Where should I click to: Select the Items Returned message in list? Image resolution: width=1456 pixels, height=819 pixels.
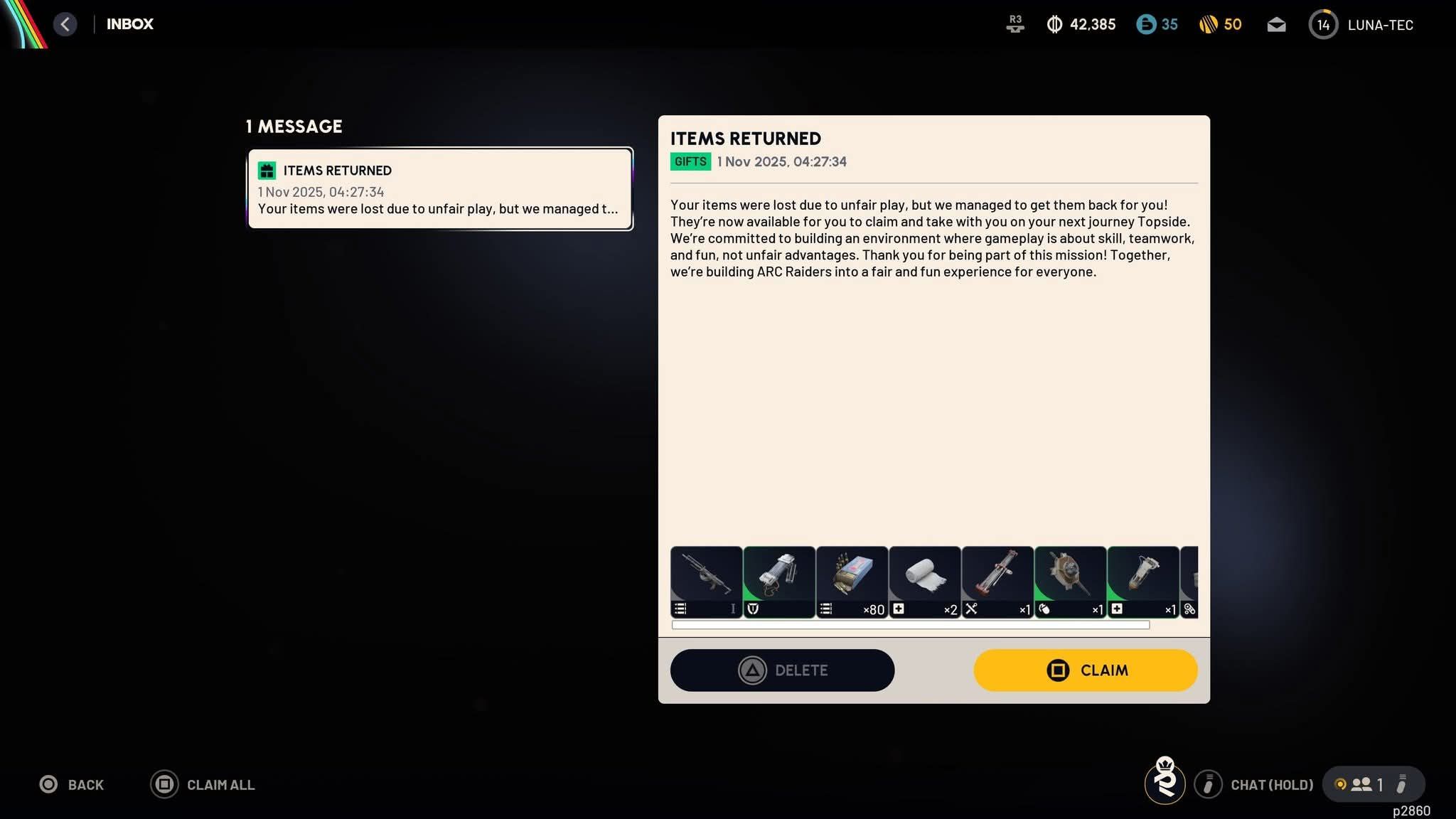coord(439,188)
